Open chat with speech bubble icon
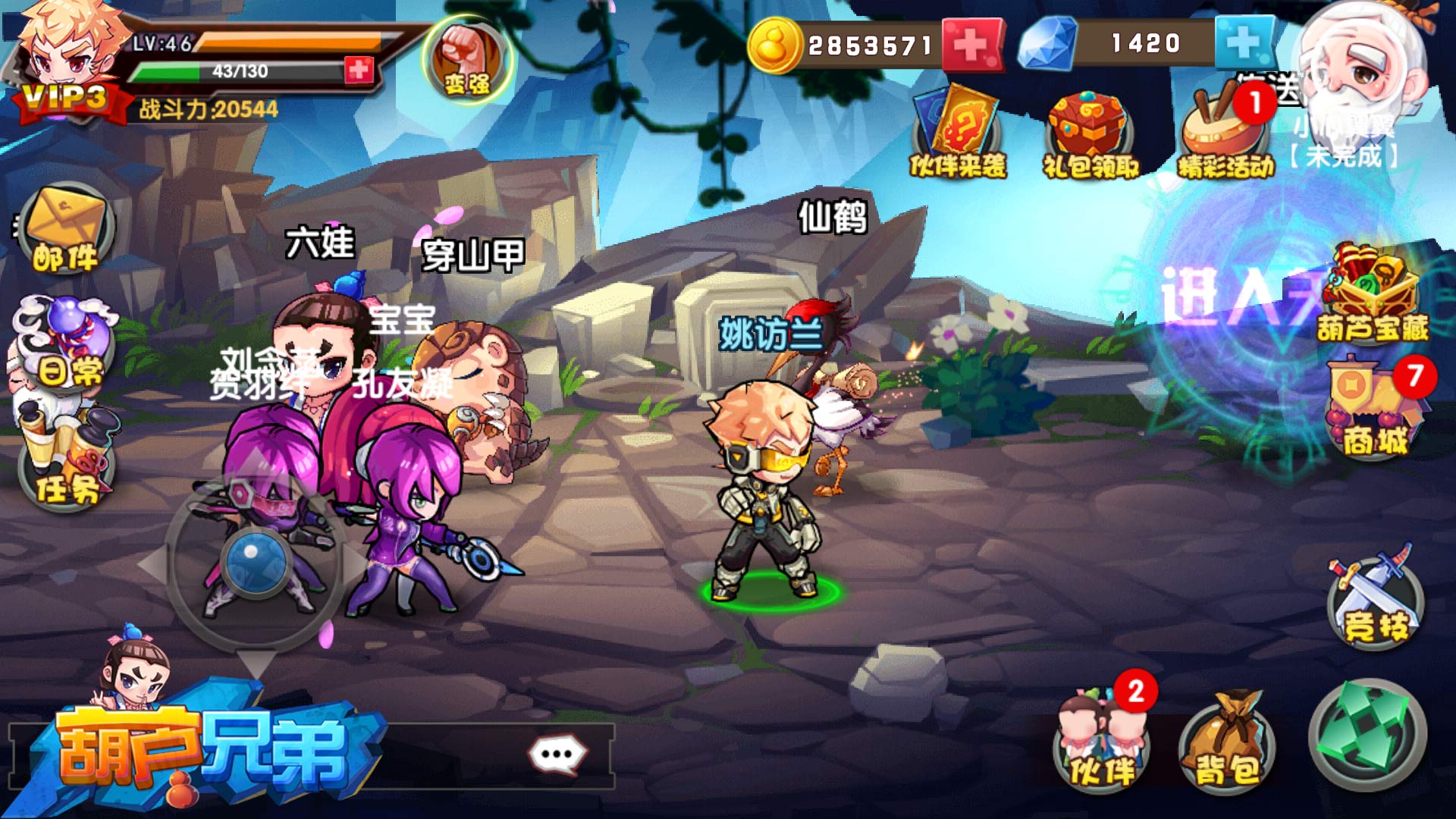 pos(557,755)
